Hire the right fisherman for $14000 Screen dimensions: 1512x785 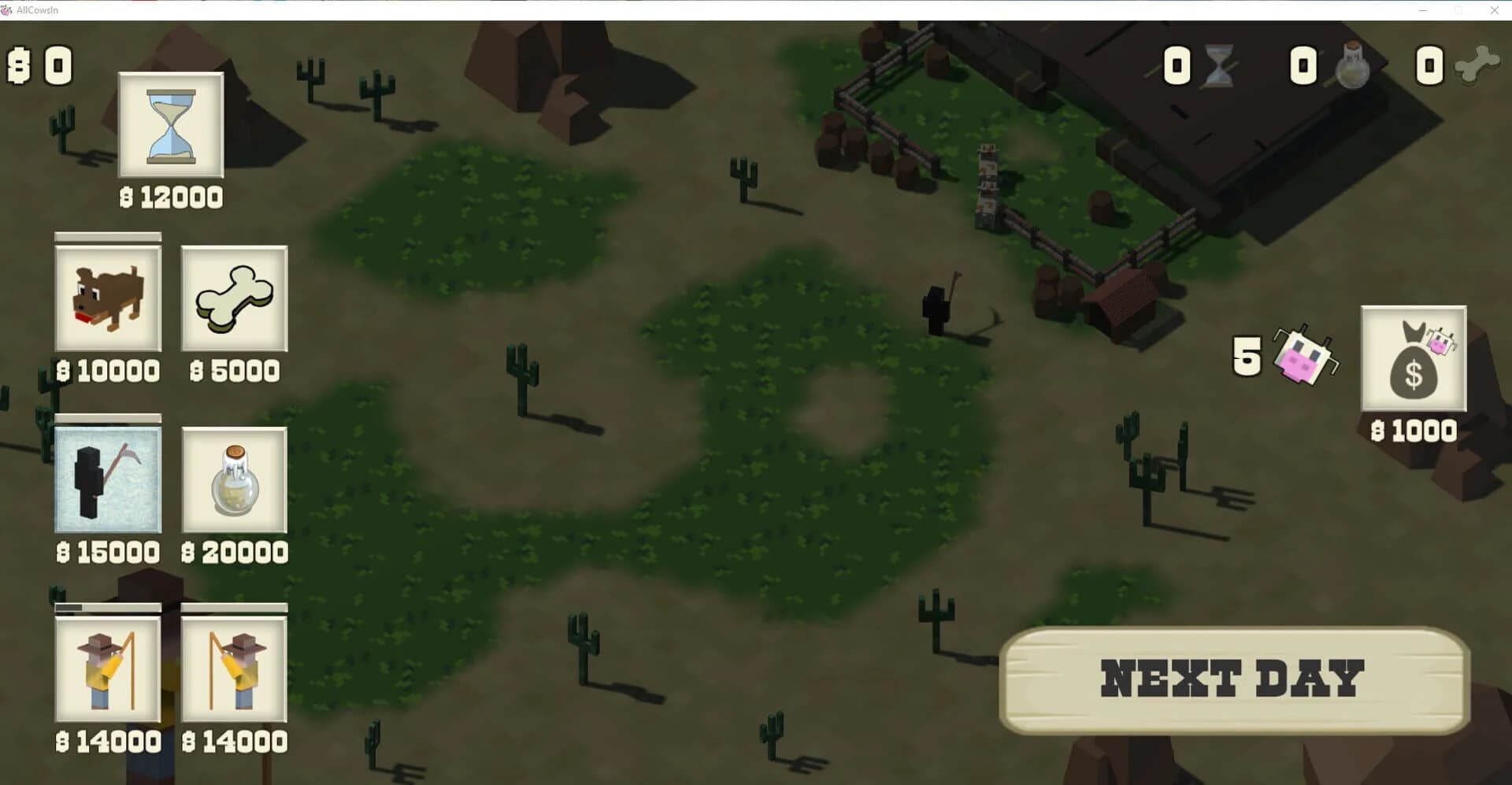point(234,671)
